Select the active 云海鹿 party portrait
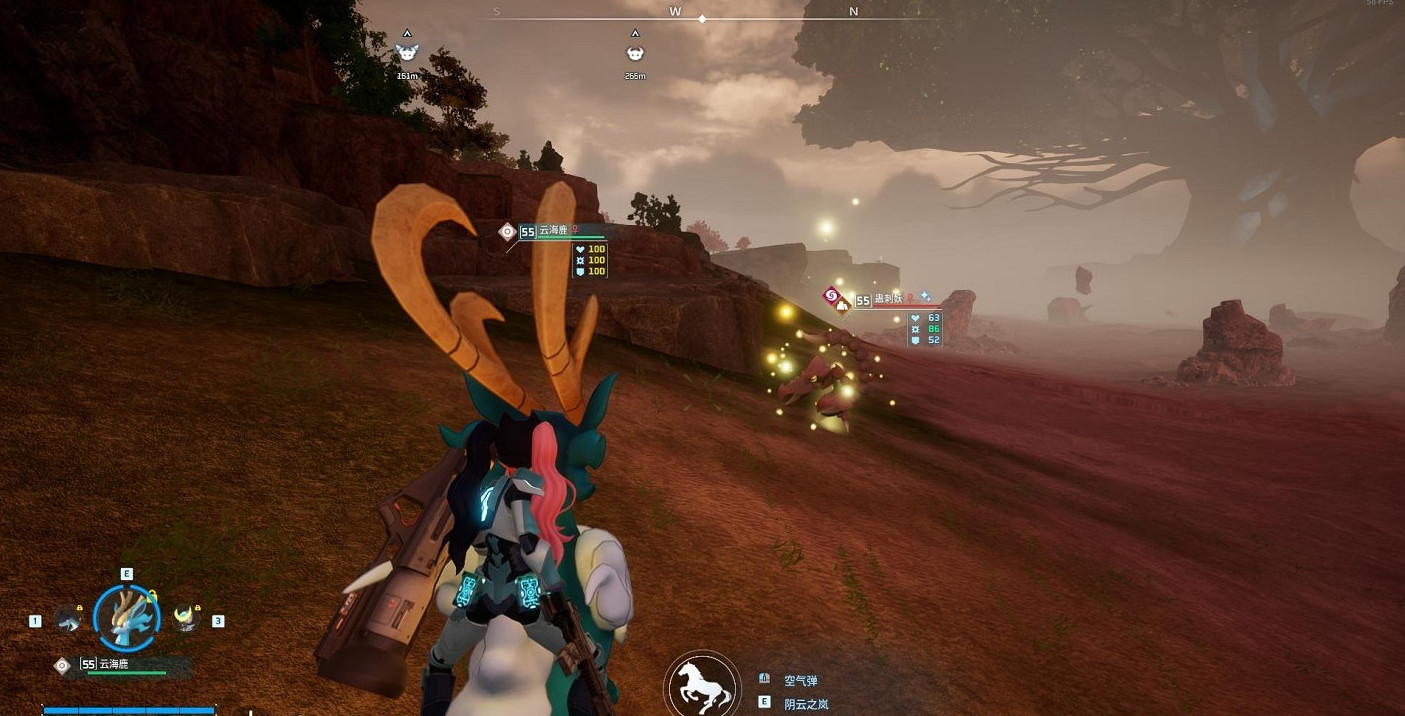This screenshot has width=1405, height=716. click(126, 618)
